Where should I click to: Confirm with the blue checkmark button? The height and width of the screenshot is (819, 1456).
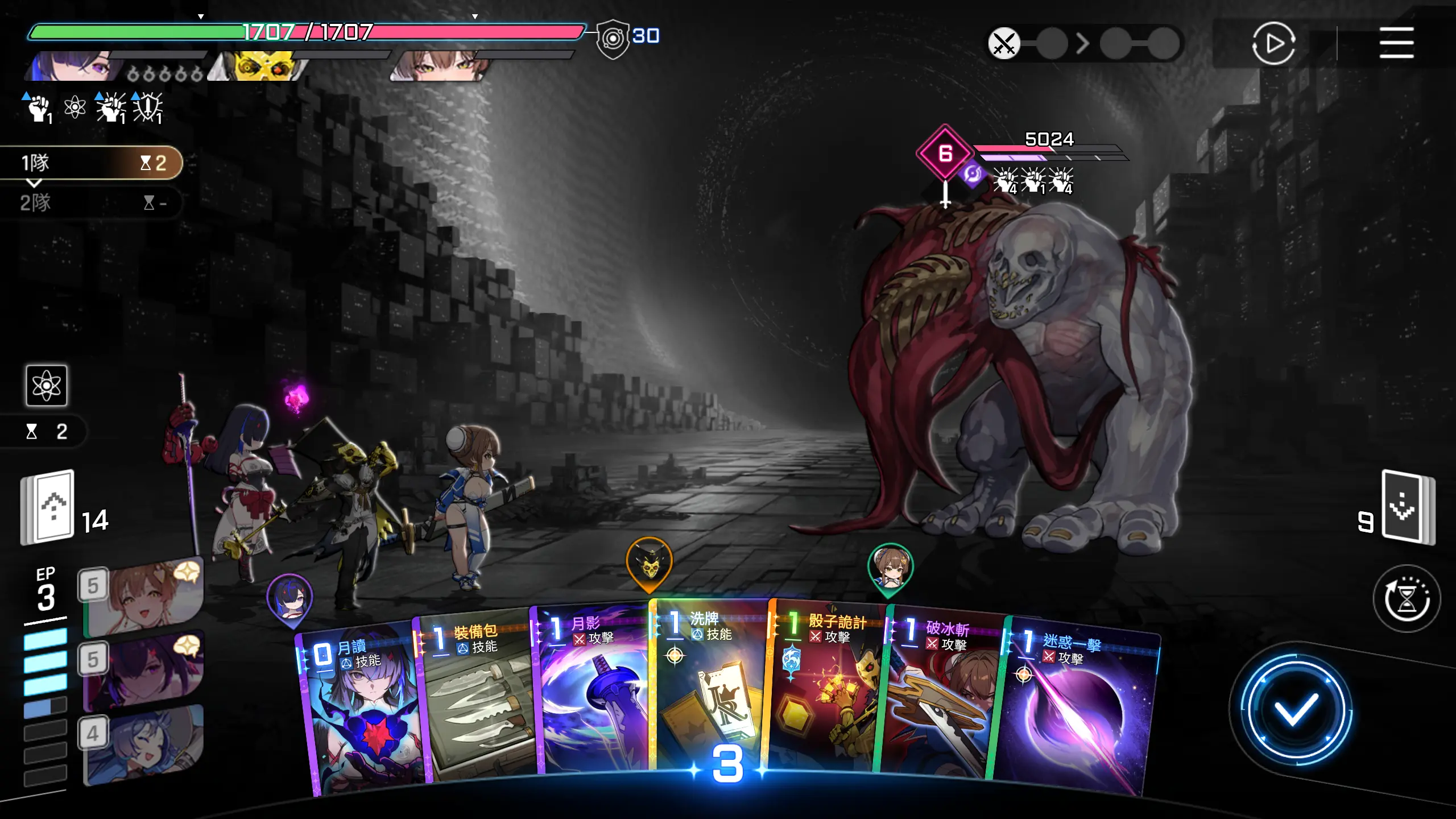point(1296,710)
